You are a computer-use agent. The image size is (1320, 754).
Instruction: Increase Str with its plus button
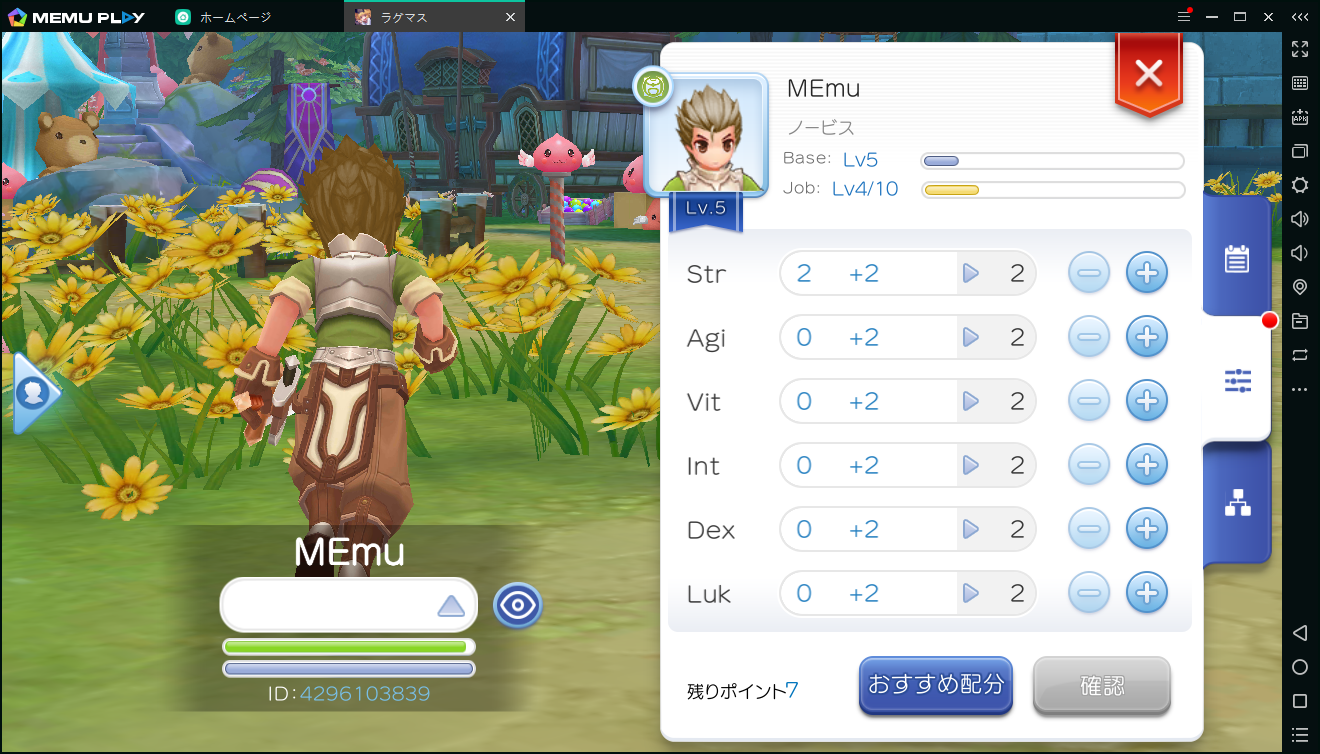(1147, 272)
